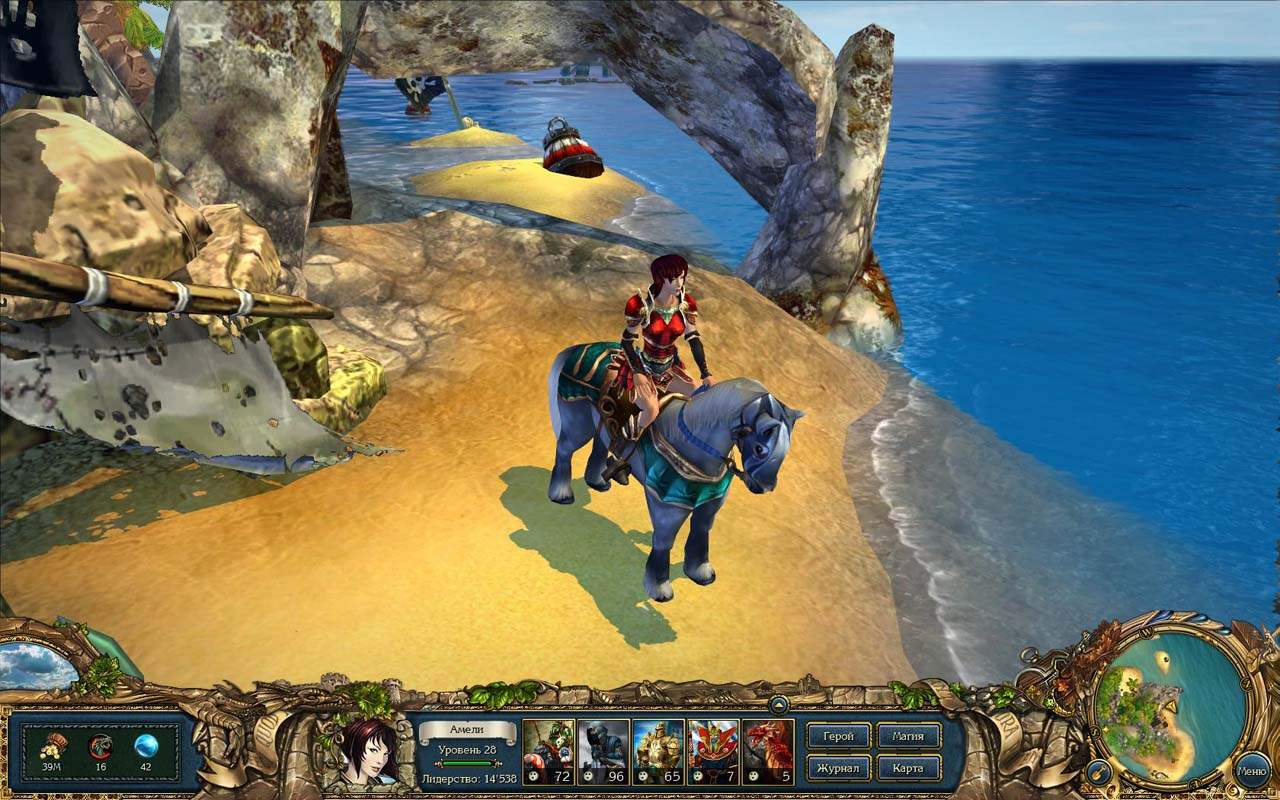Select the troop stack of 72
The height and width of the screenshot is (800, 1280).
point(549,751)
